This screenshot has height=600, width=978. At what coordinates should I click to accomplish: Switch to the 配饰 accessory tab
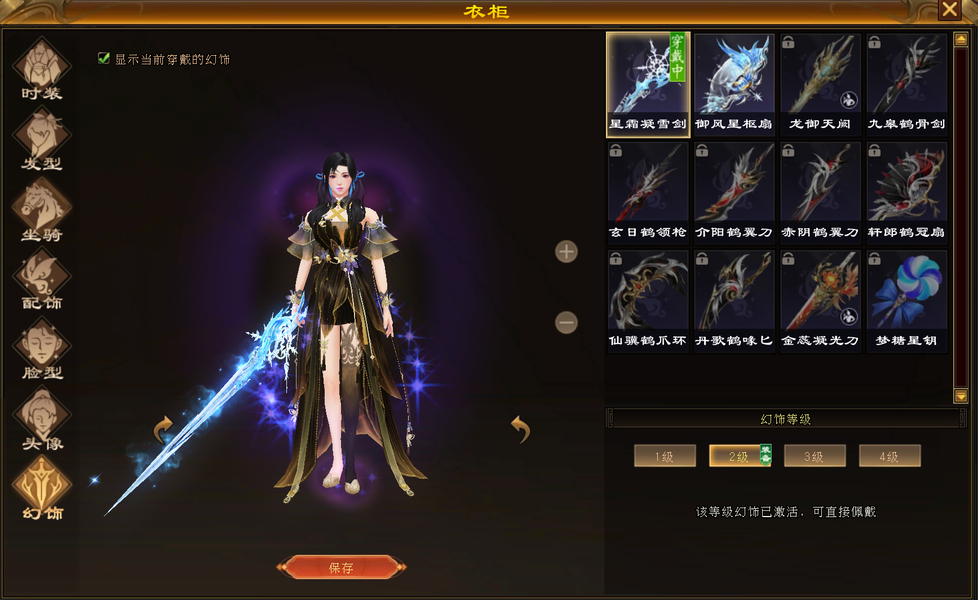pos(41,280)
